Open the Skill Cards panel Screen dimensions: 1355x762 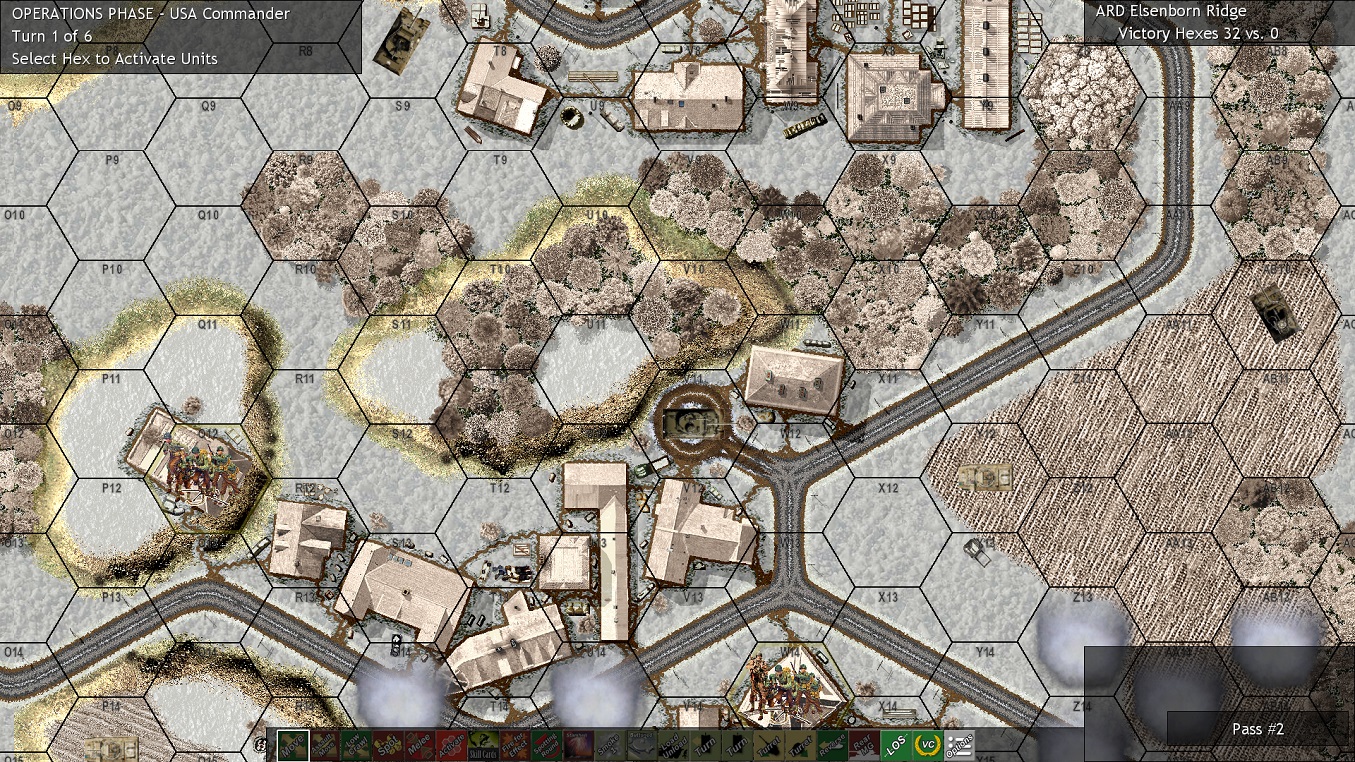[x=483, y=745]
